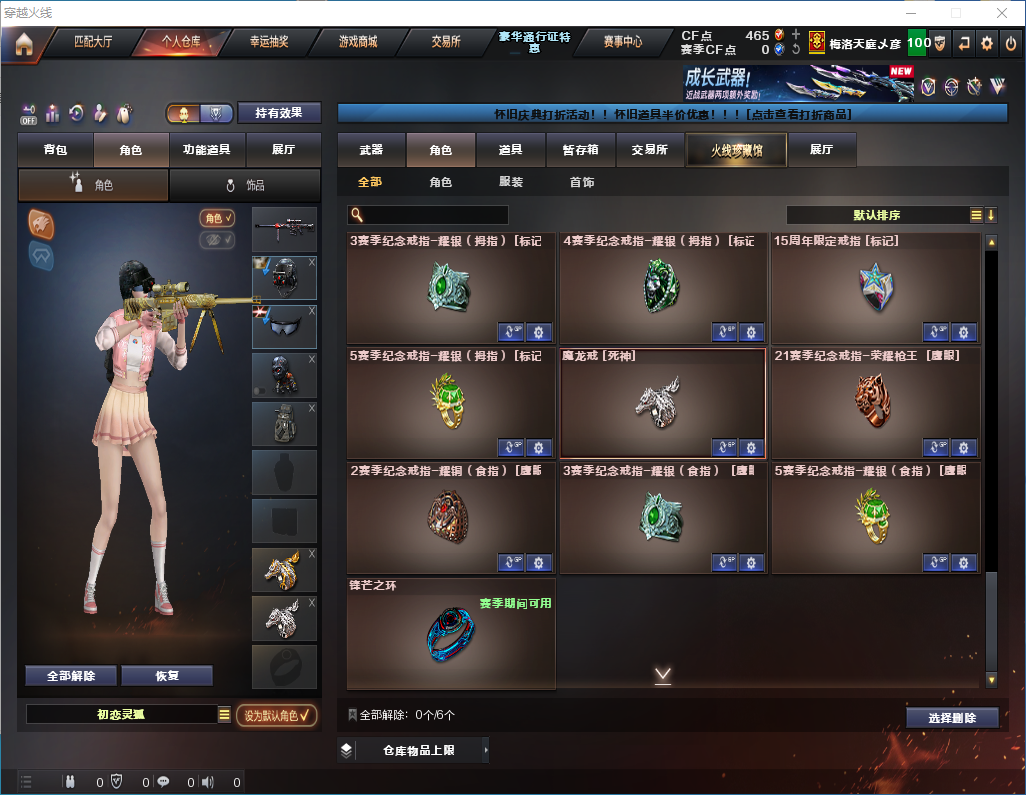
Task: Return to the home lobby icon
Action: coord(23,43)
